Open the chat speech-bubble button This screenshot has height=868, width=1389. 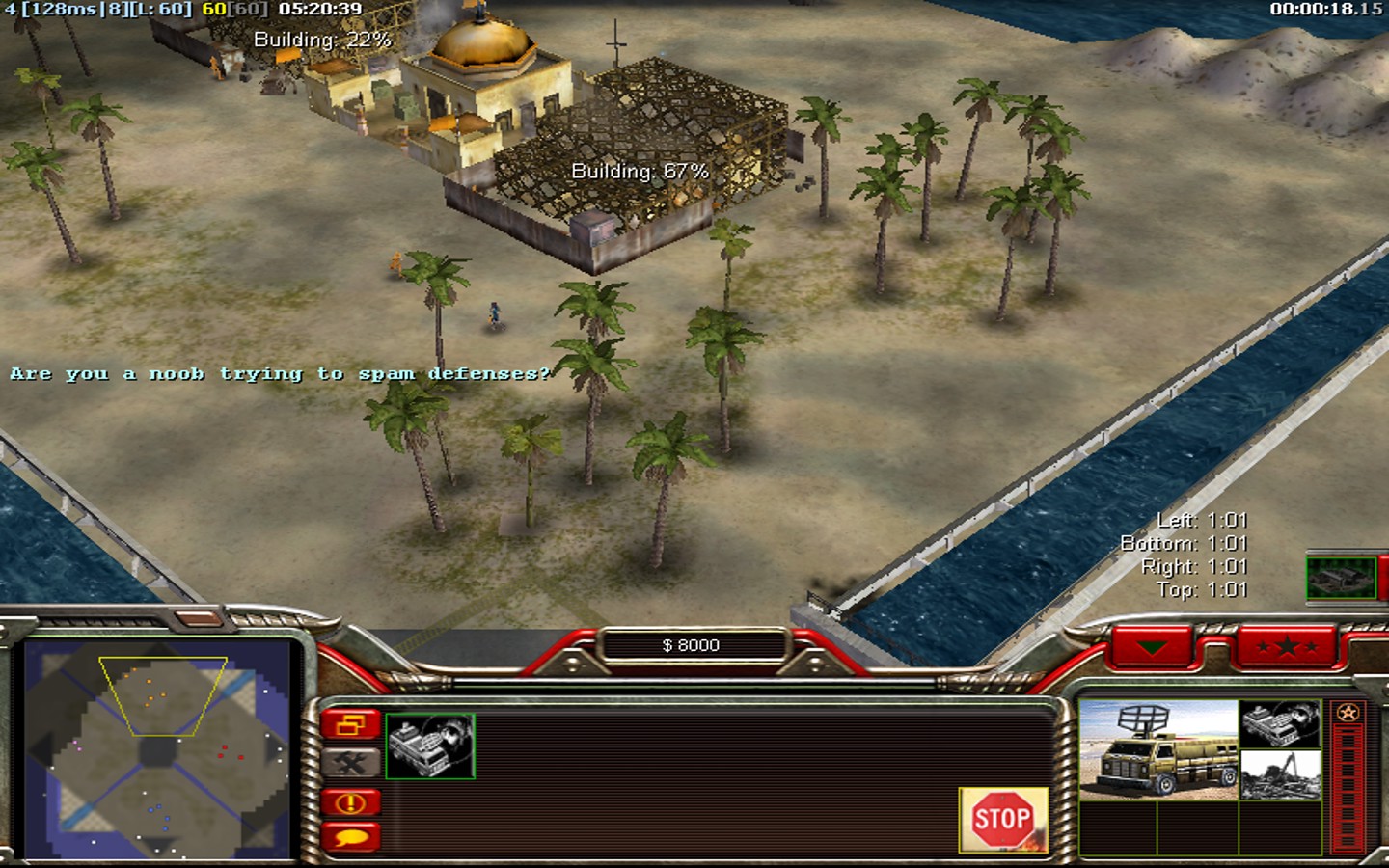350,837
